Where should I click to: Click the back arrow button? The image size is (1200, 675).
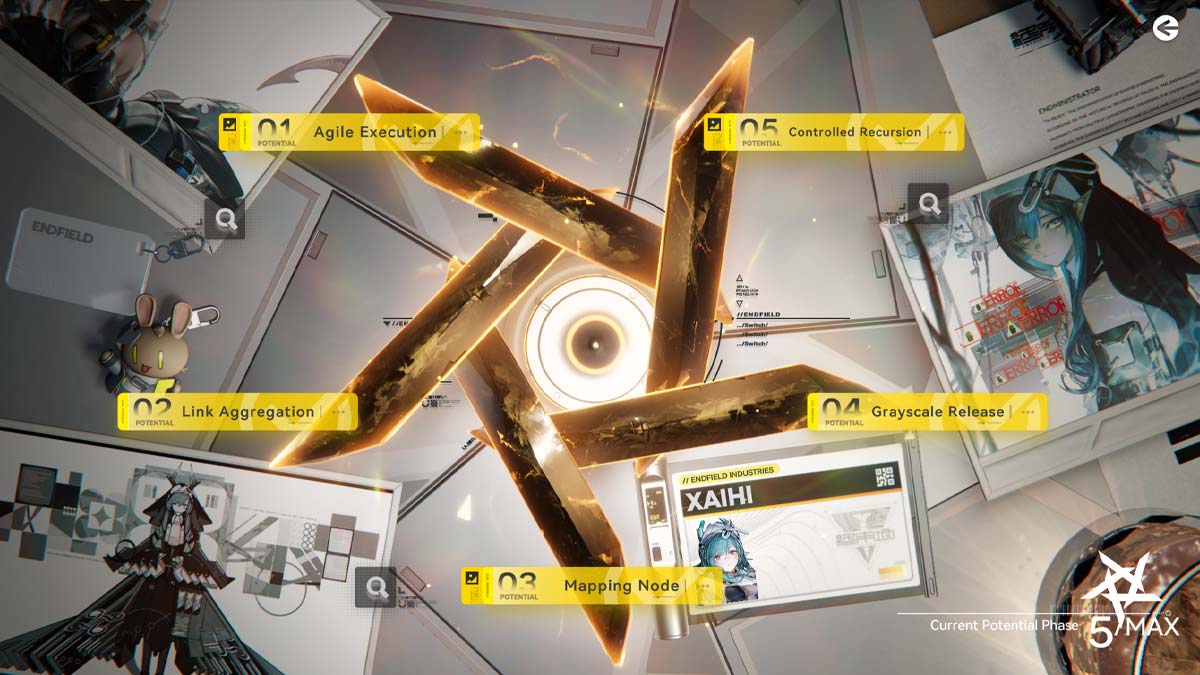point(1165,29)
